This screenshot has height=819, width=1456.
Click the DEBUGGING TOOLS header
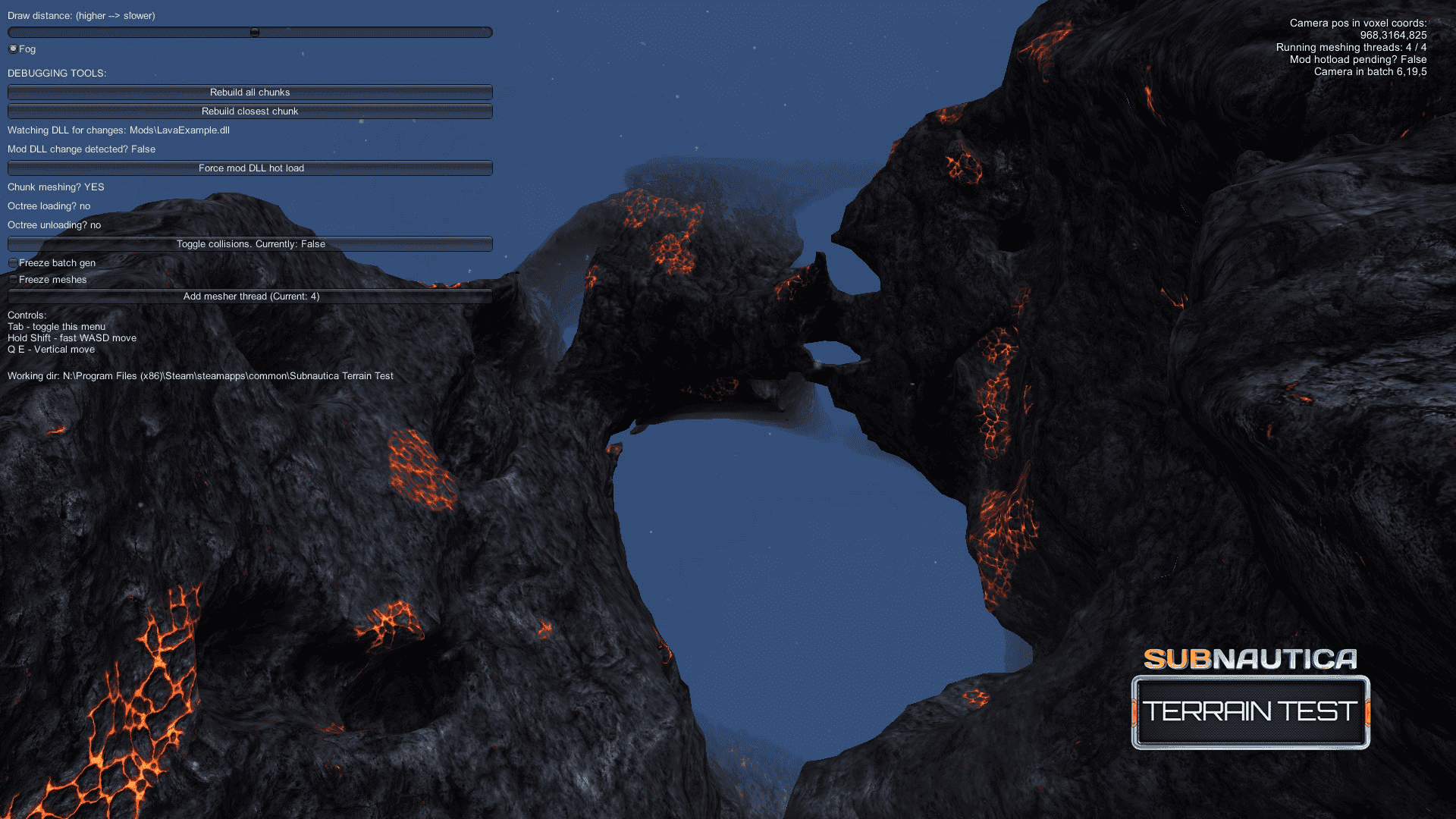tap(58, 74)
